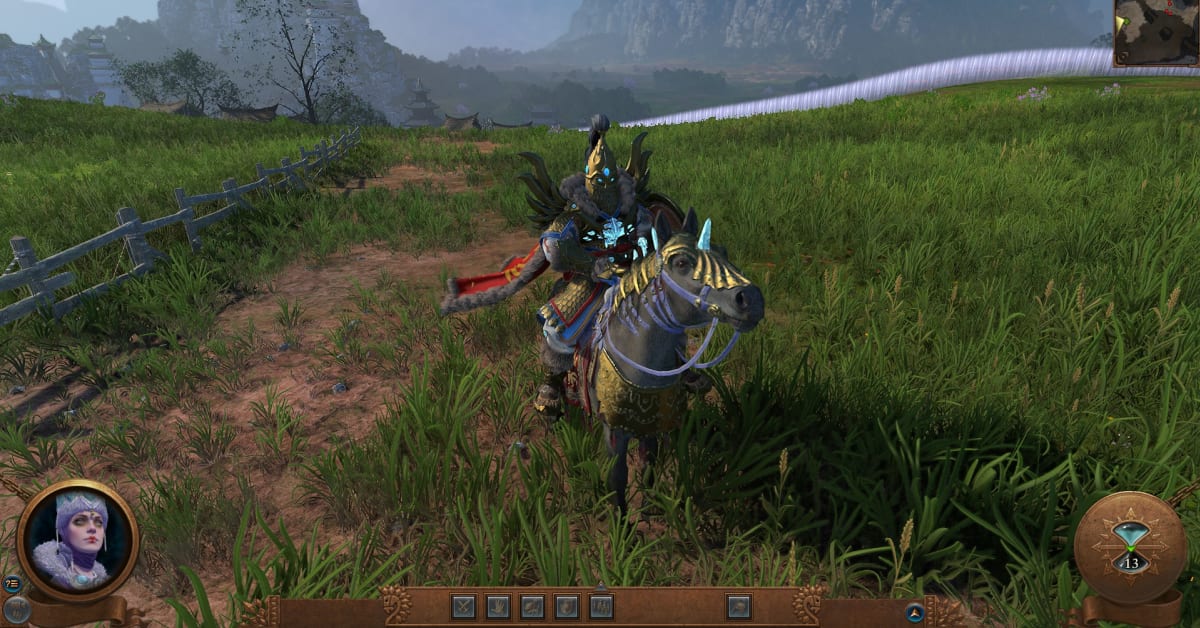Open the minimap in the top corner

tap(1157, 32)
